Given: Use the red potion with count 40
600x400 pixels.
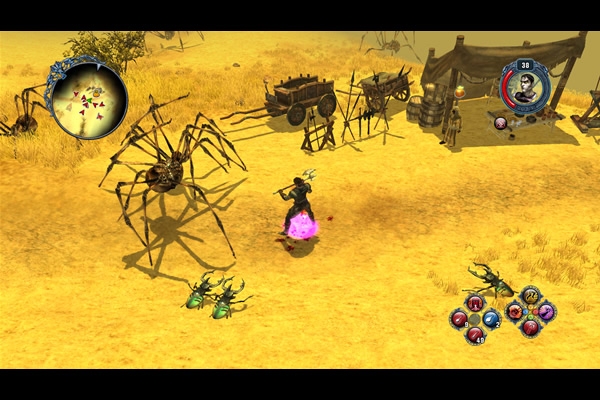Looking at the screenshot, I should (475, 334).
